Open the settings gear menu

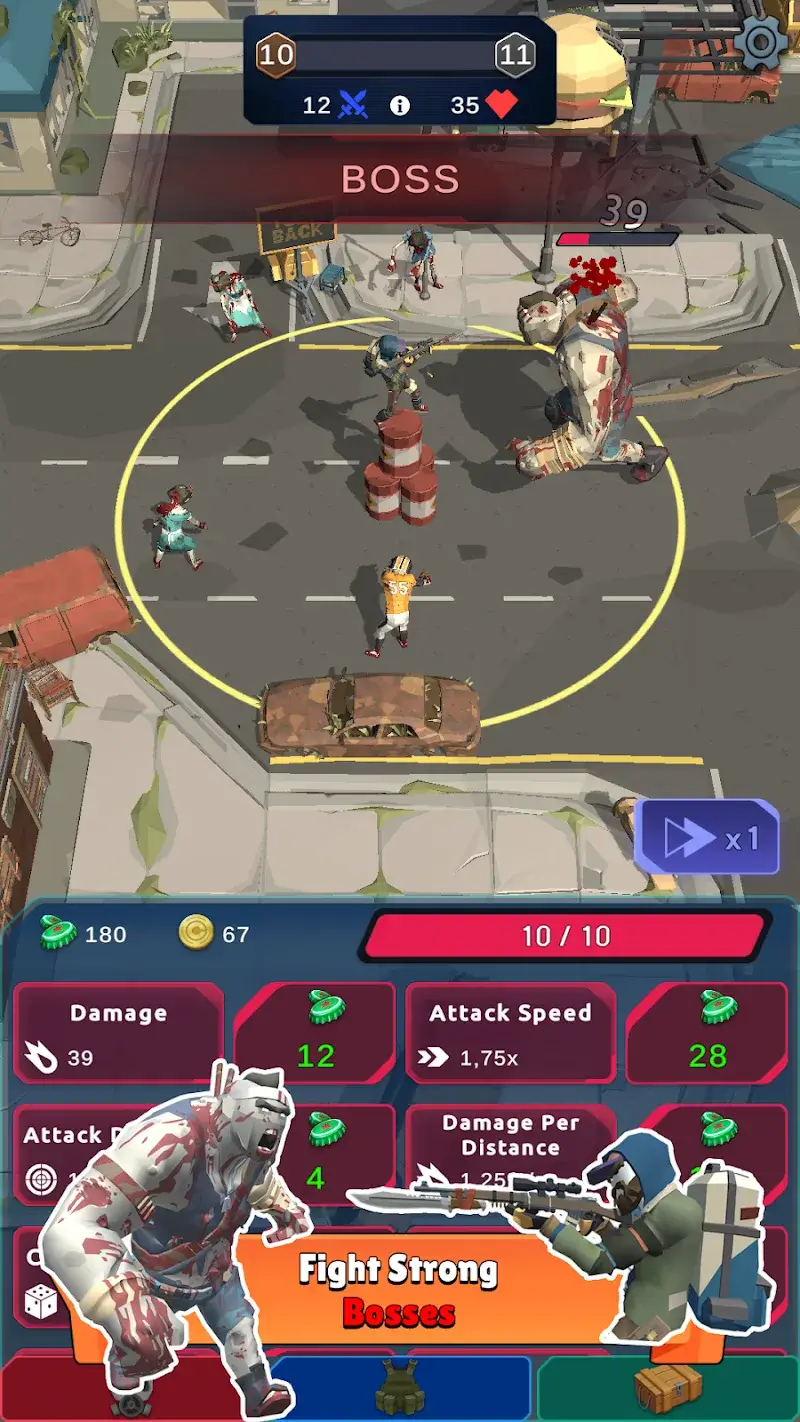click(762, 42)
